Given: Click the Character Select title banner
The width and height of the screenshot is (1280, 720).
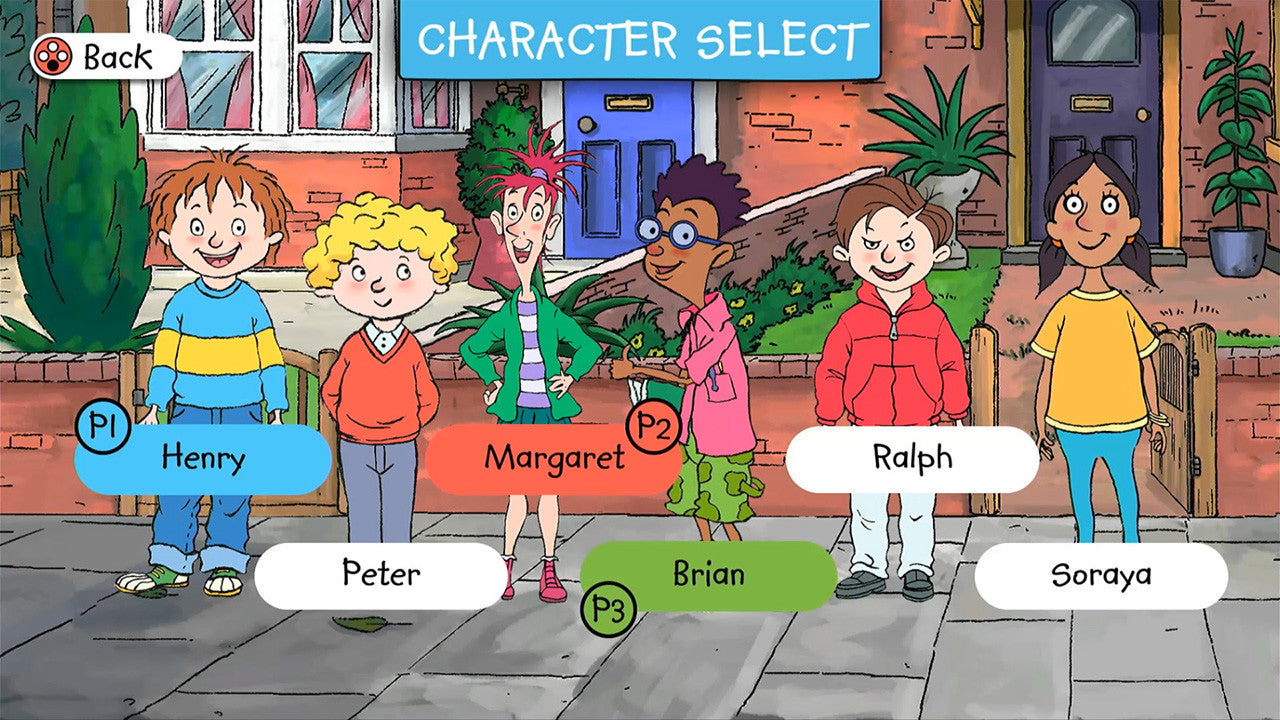Looking at the screenshot, I should tap(638, 38).
